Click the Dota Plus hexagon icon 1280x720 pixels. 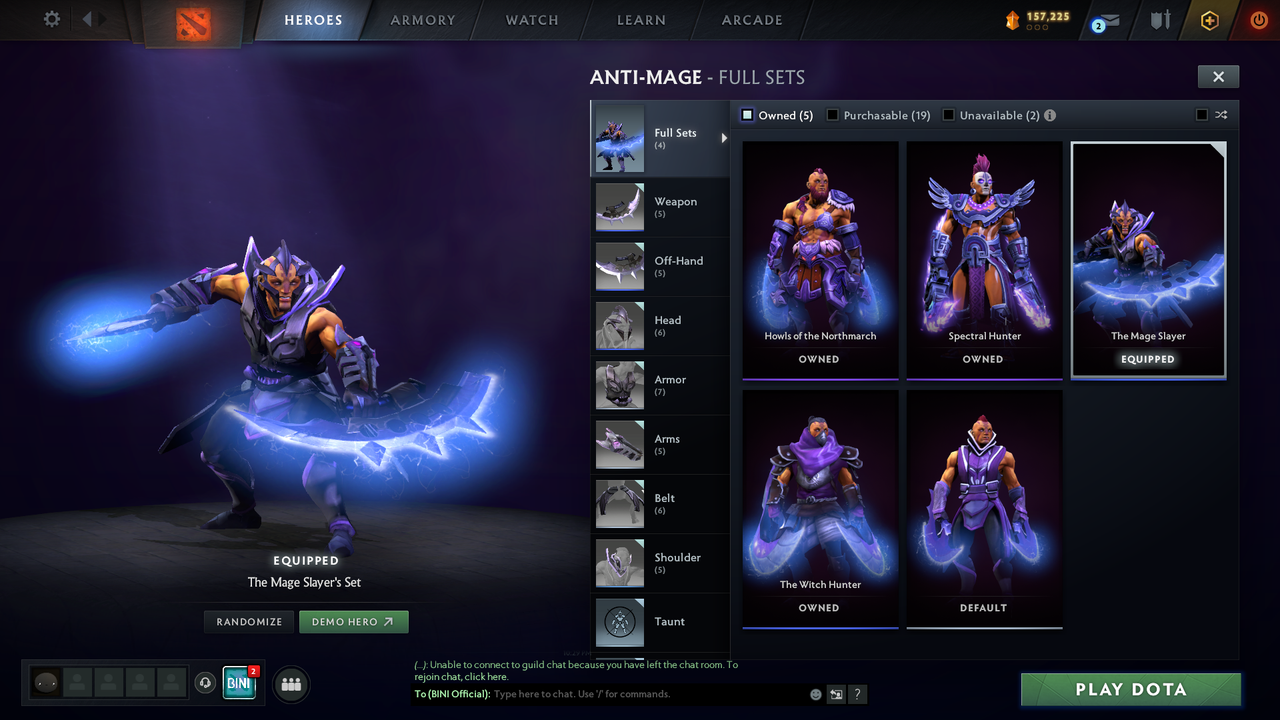coord(1208,20)
